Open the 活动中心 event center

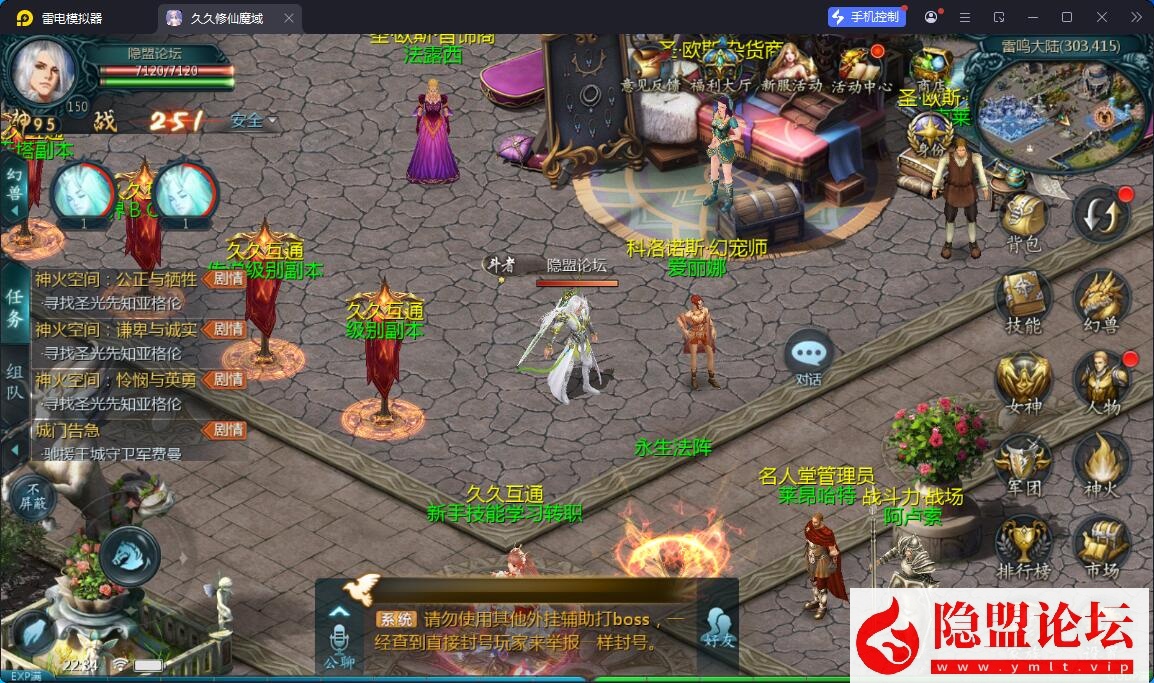point(861,67)
